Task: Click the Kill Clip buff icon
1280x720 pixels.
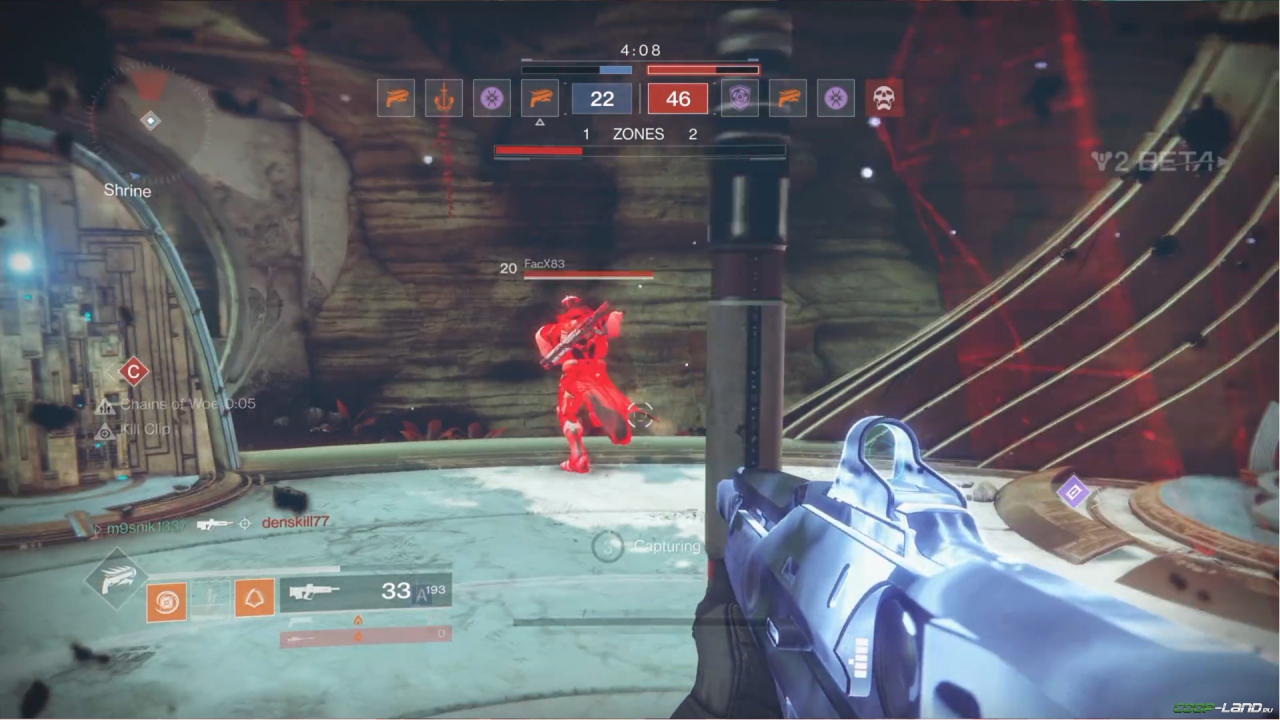Action: 104,430
